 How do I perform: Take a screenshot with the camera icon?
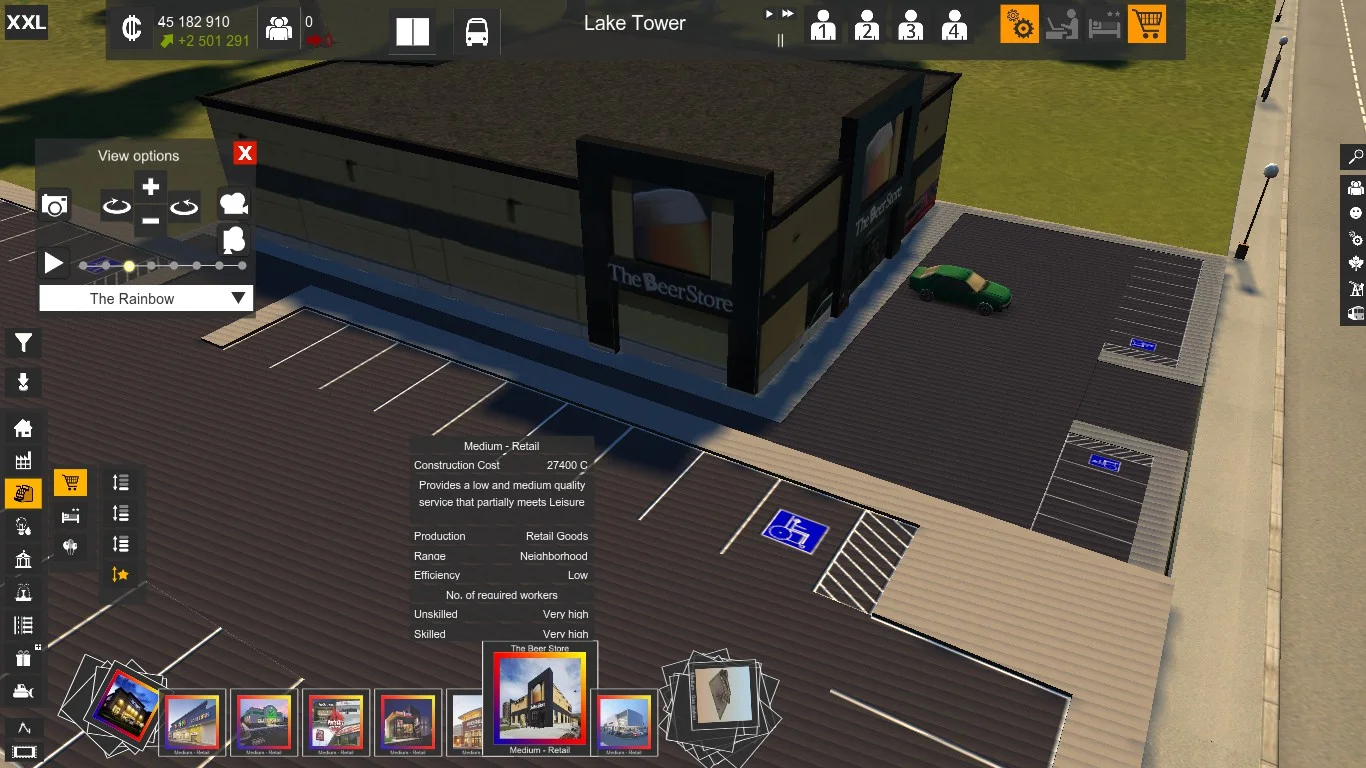(55, 206)
